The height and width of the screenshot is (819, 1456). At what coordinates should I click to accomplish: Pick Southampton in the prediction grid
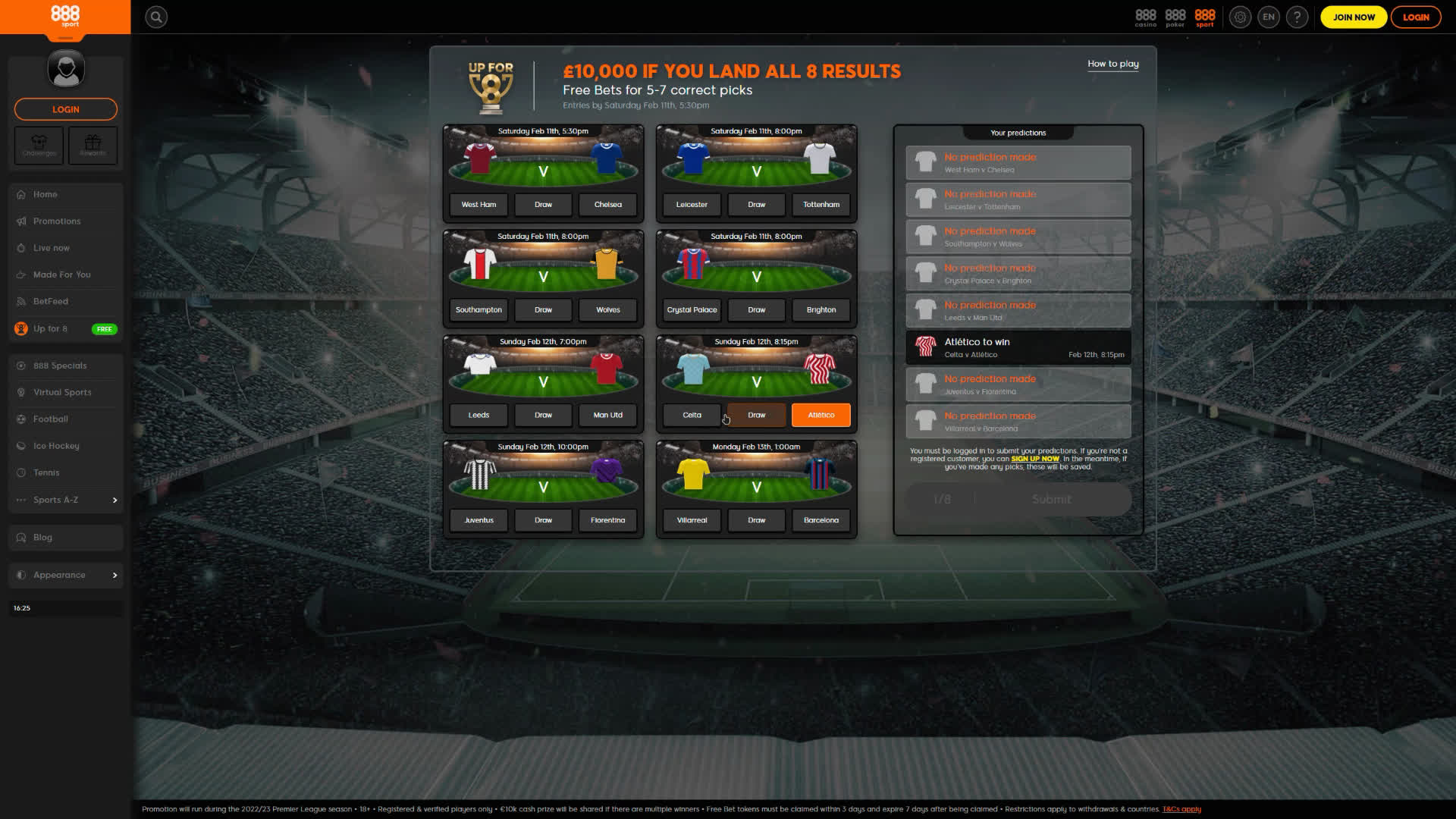click(479, 310)
